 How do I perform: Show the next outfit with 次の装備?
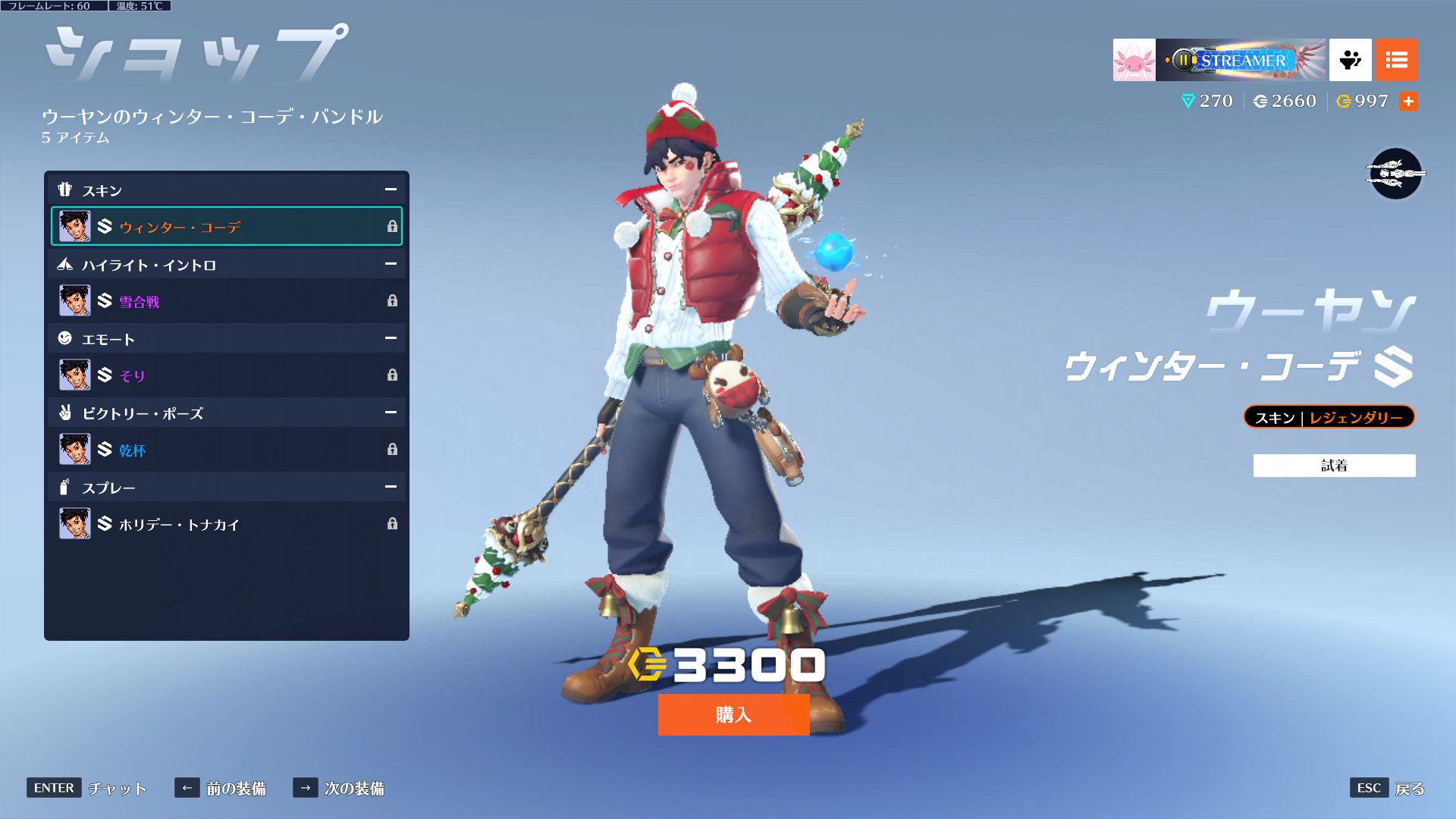[339, 788]
